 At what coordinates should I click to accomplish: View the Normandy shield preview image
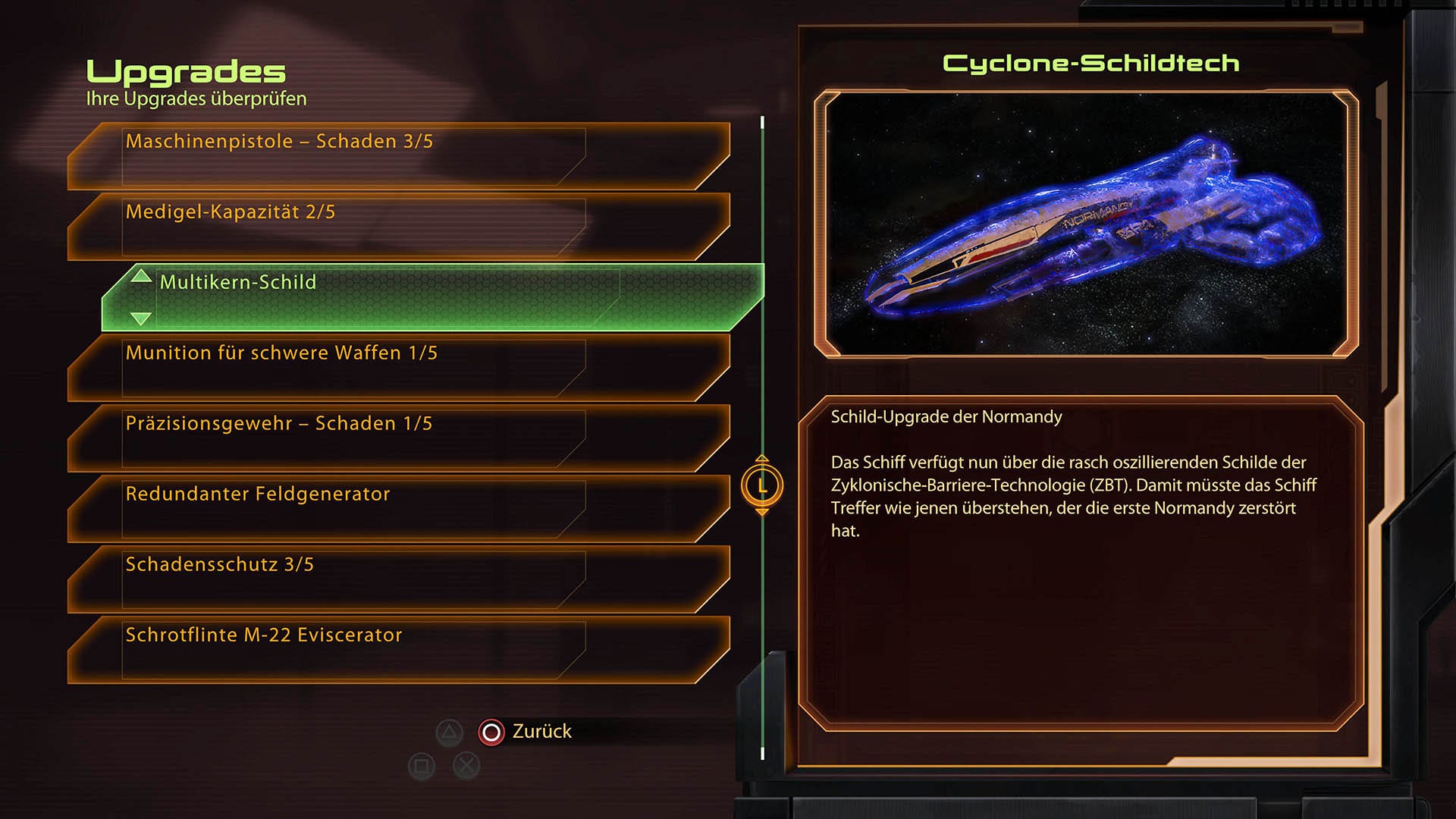(x=1085, y=224)
